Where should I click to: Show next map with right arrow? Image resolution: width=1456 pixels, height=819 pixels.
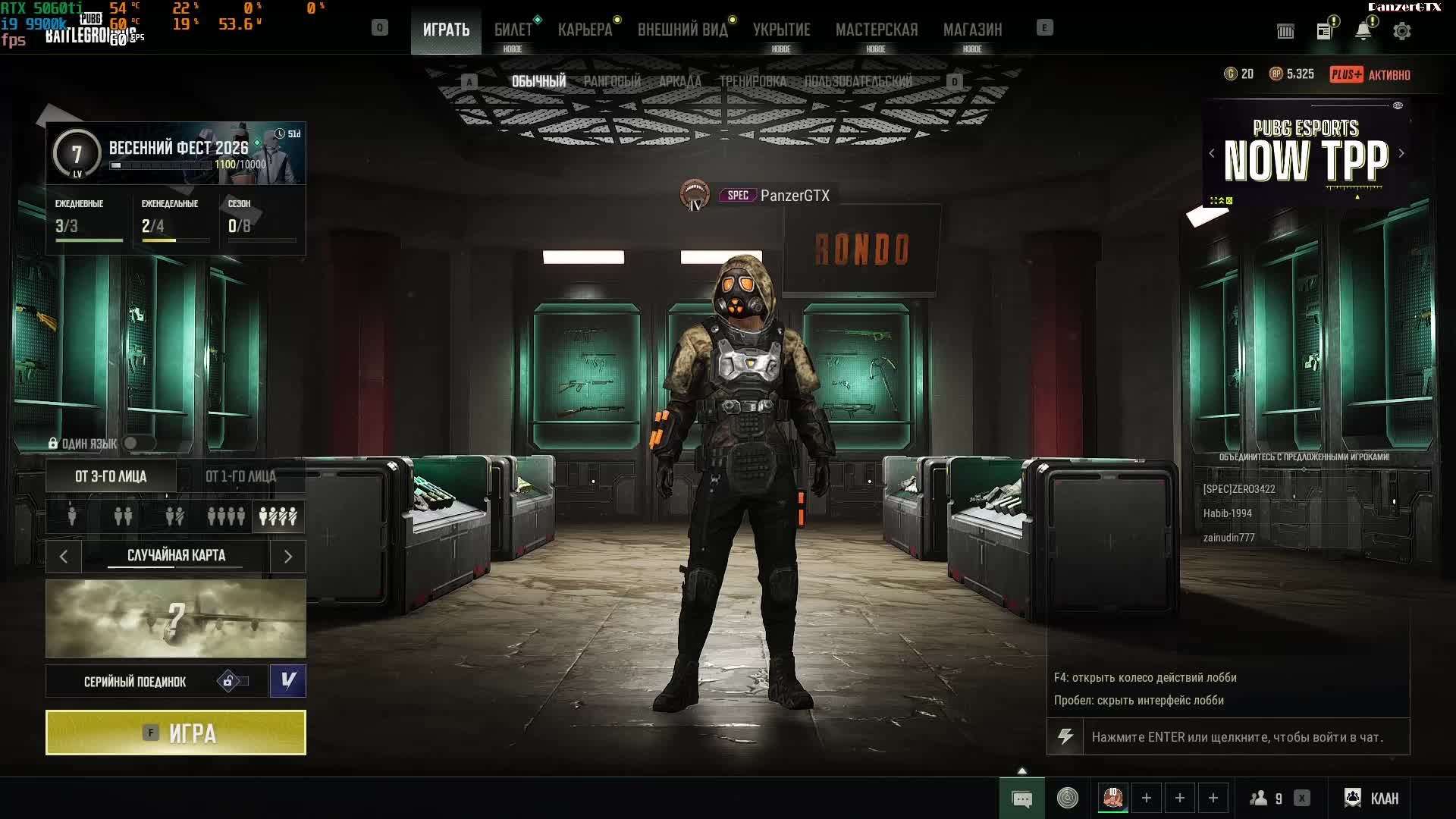288,557
